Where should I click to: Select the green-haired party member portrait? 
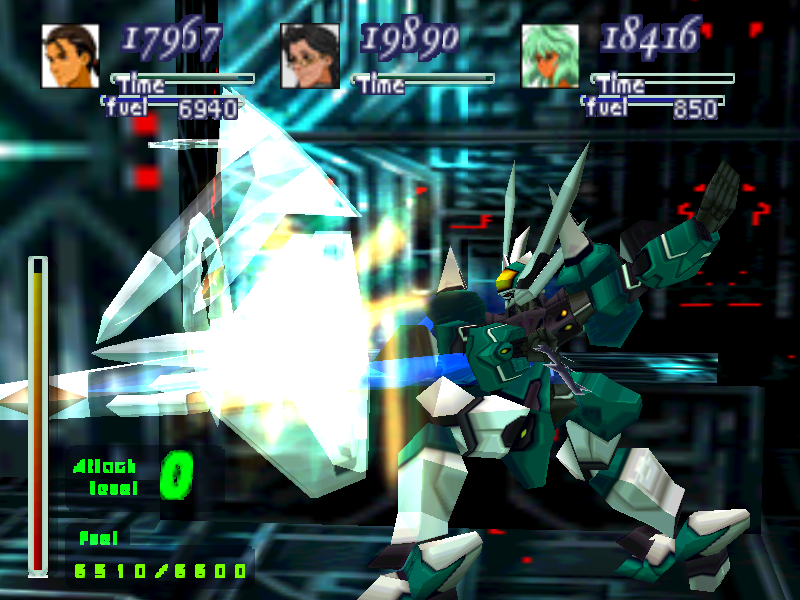point(550,56)
